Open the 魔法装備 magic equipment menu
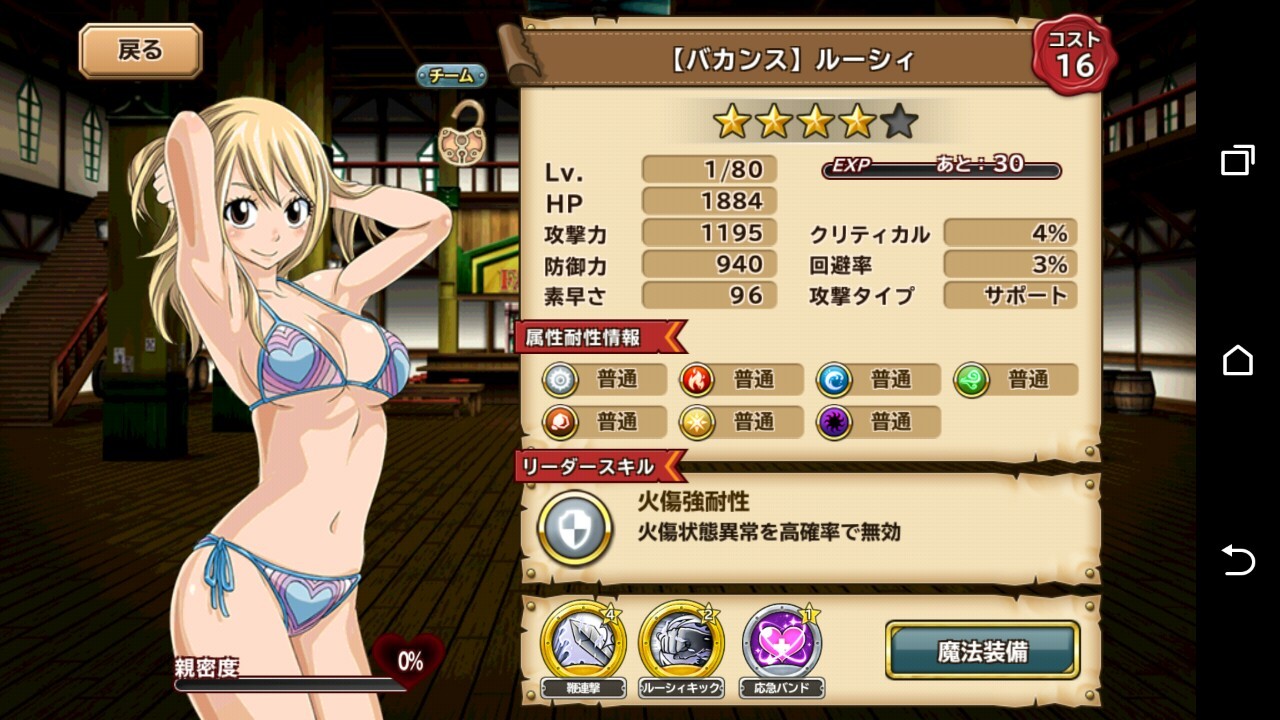This screenshot has width=1280, height=720. [982, 651]
